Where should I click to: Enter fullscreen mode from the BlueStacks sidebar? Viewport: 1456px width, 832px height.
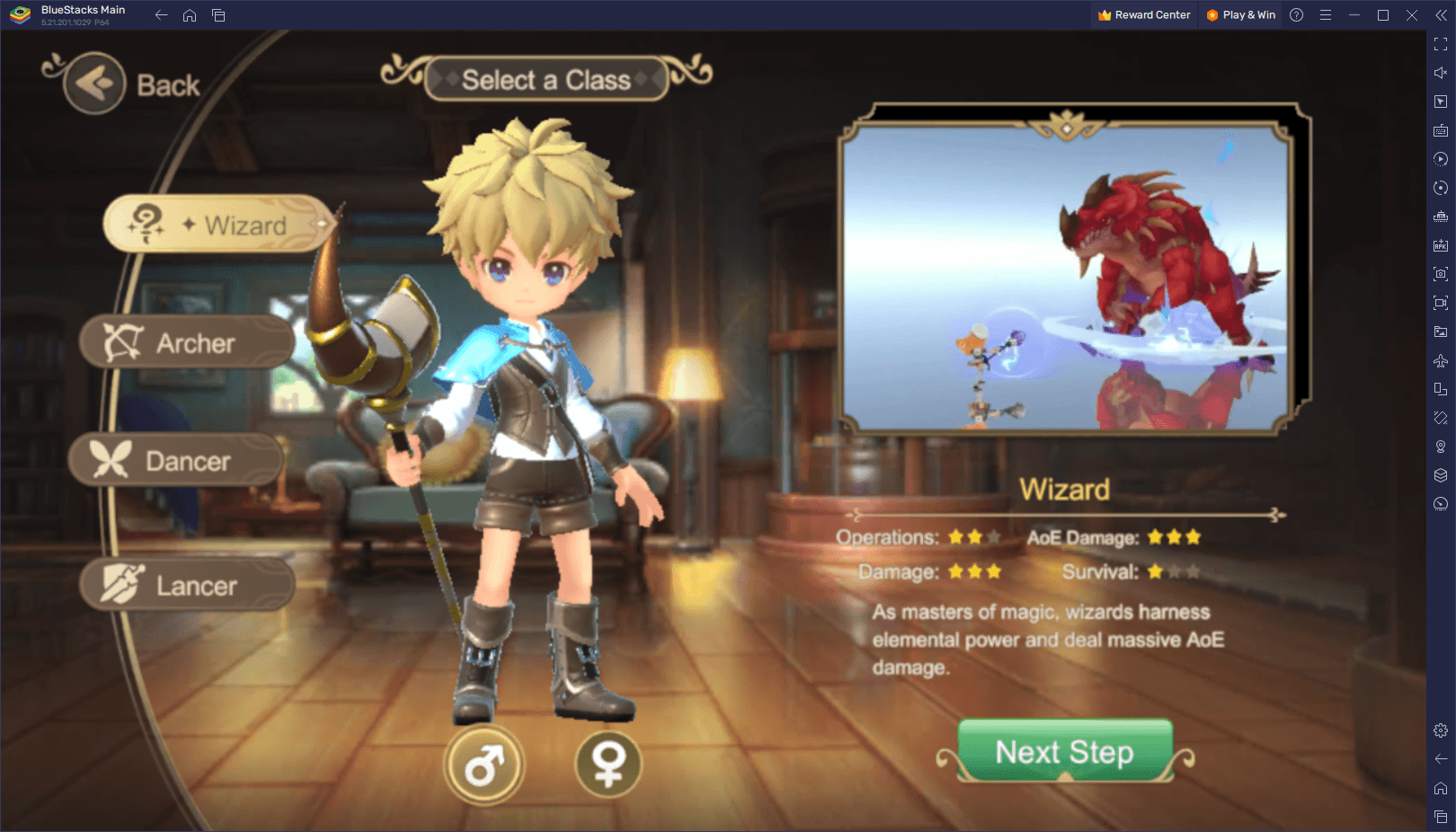tap(1439, 46)
